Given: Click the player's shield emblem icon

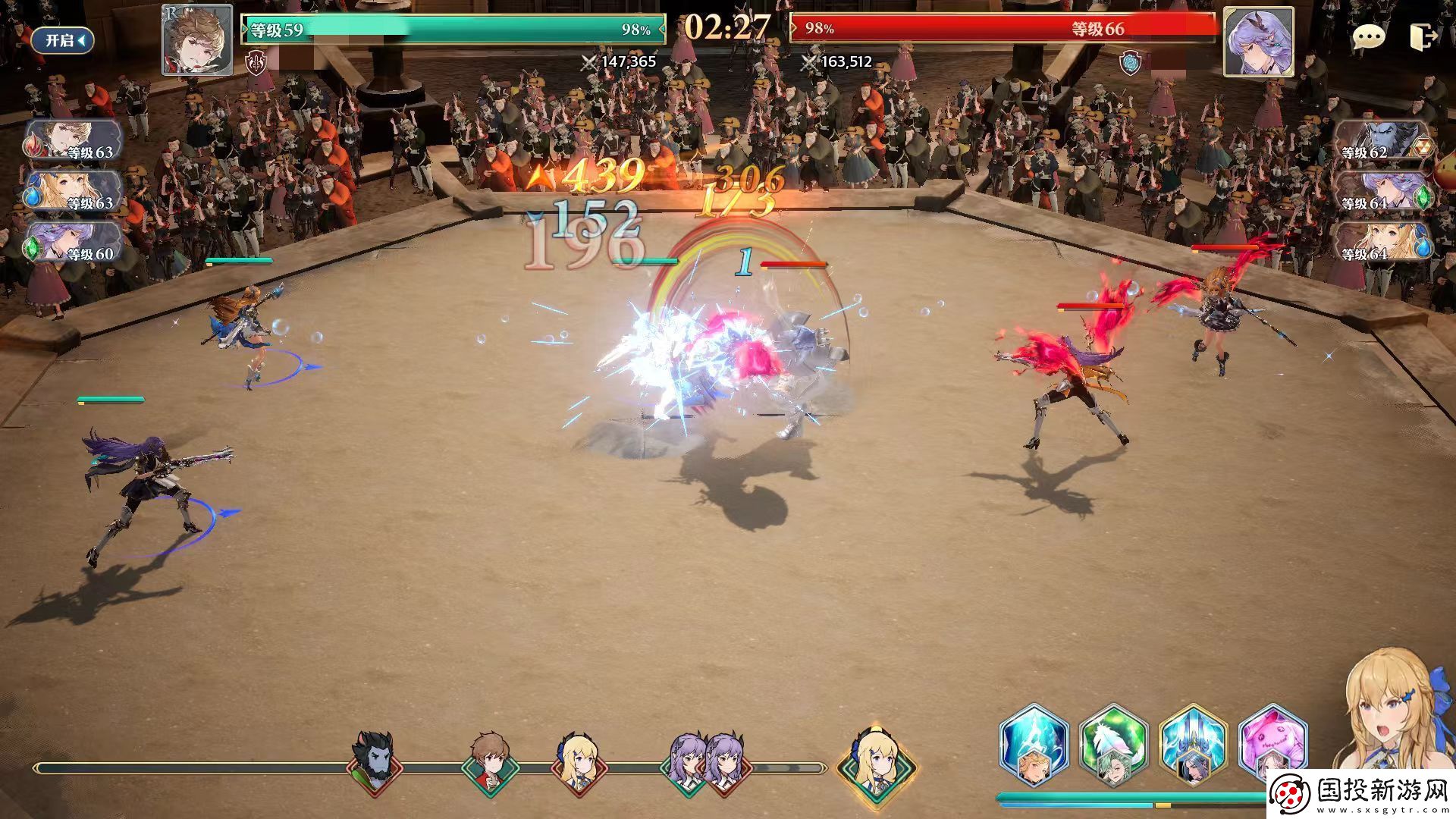Looking at the screenshot, I should [256, 63].
